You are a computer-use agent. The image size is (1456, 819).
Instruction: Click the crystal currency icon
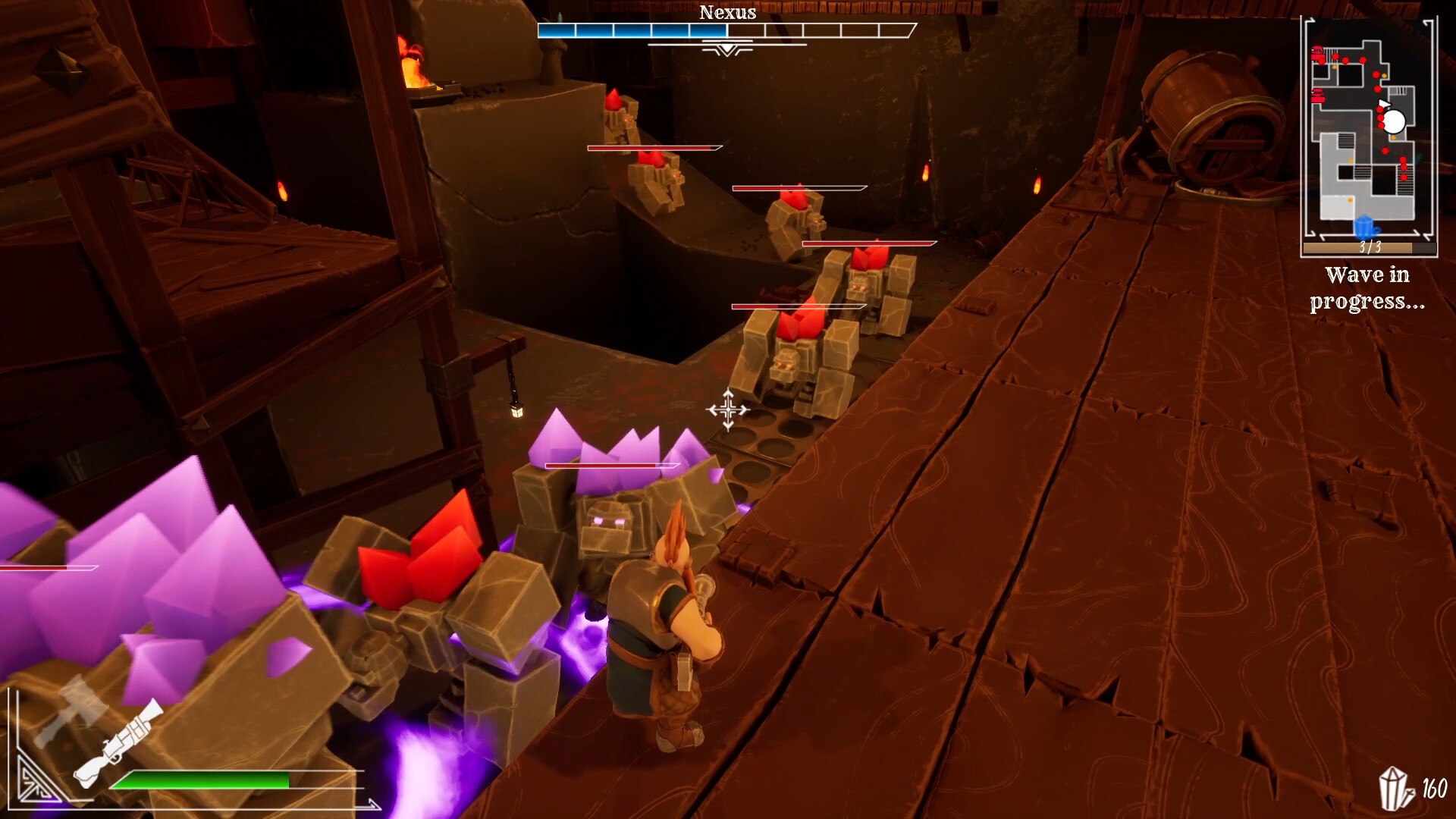pyautogui.click(x=1395, y=789)
